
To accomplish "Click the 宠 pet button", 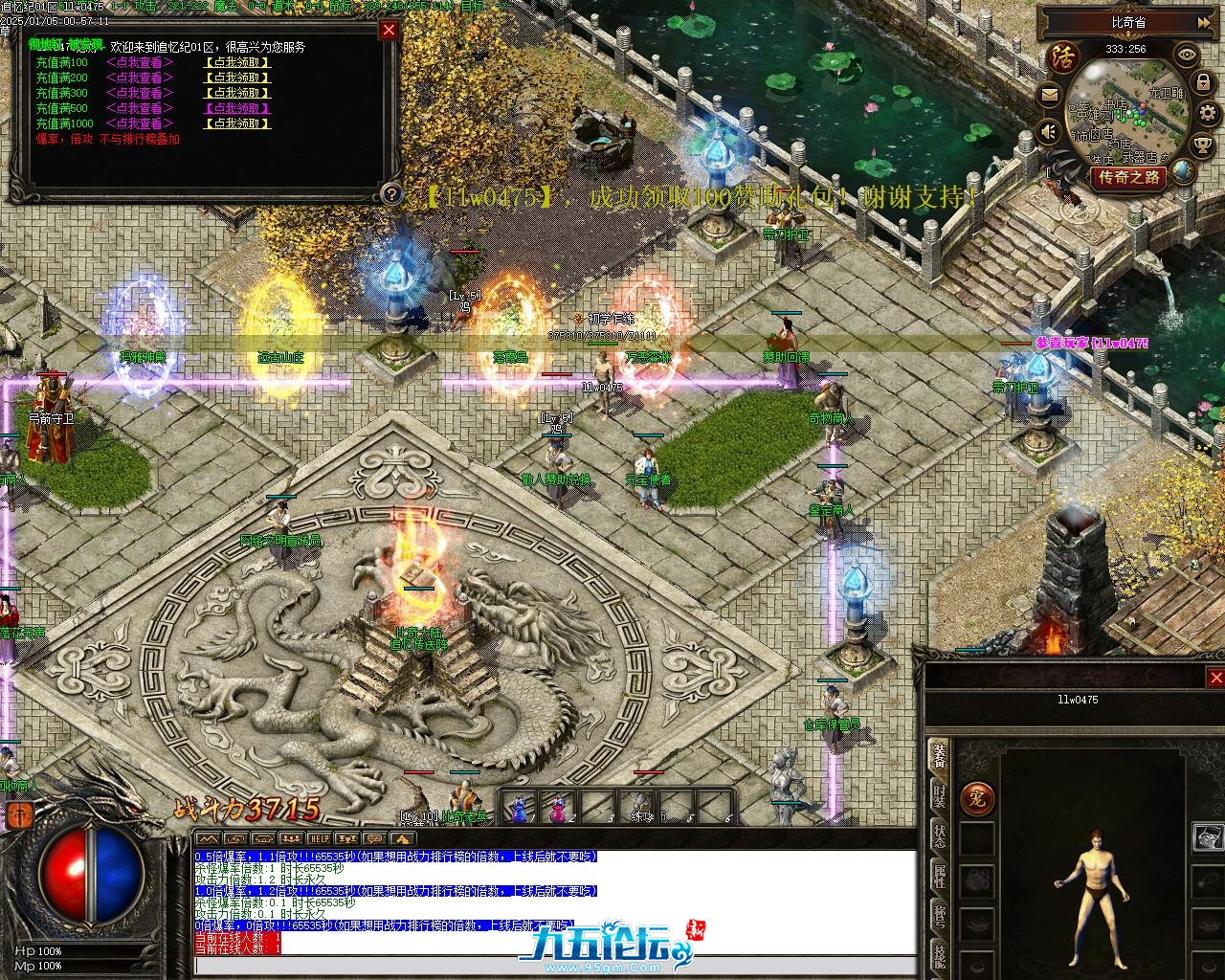I will point(977,797).
